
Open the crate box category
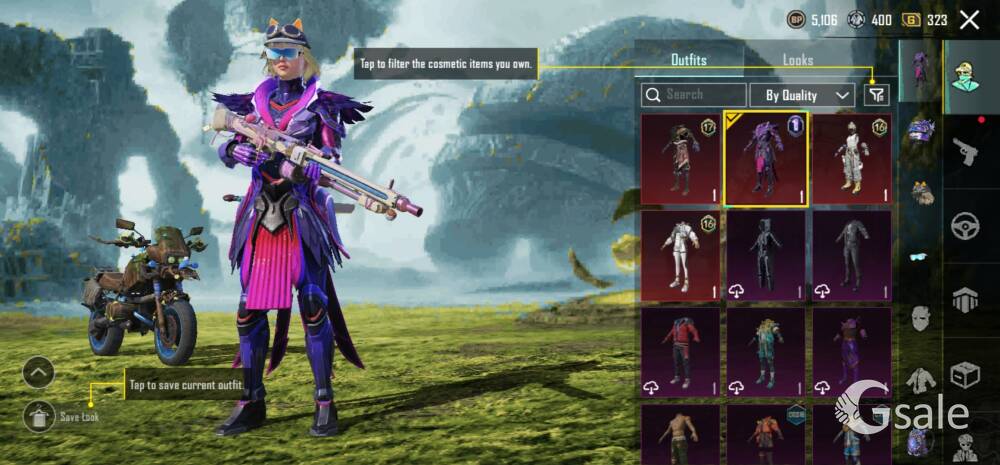coord(965,375)
